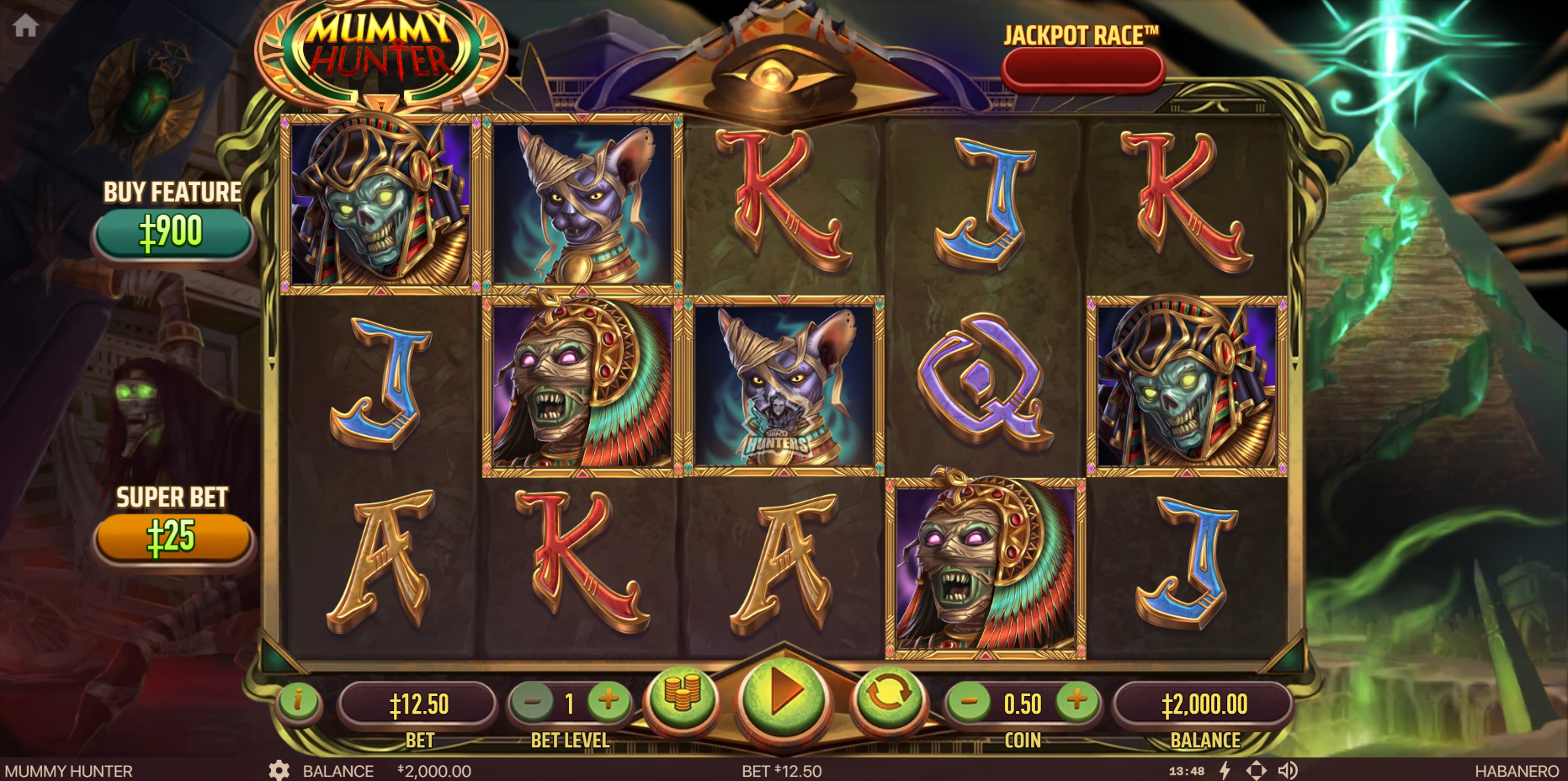Go to the home screen
This screenshot has height=781, width=1568.
[25, 26]
